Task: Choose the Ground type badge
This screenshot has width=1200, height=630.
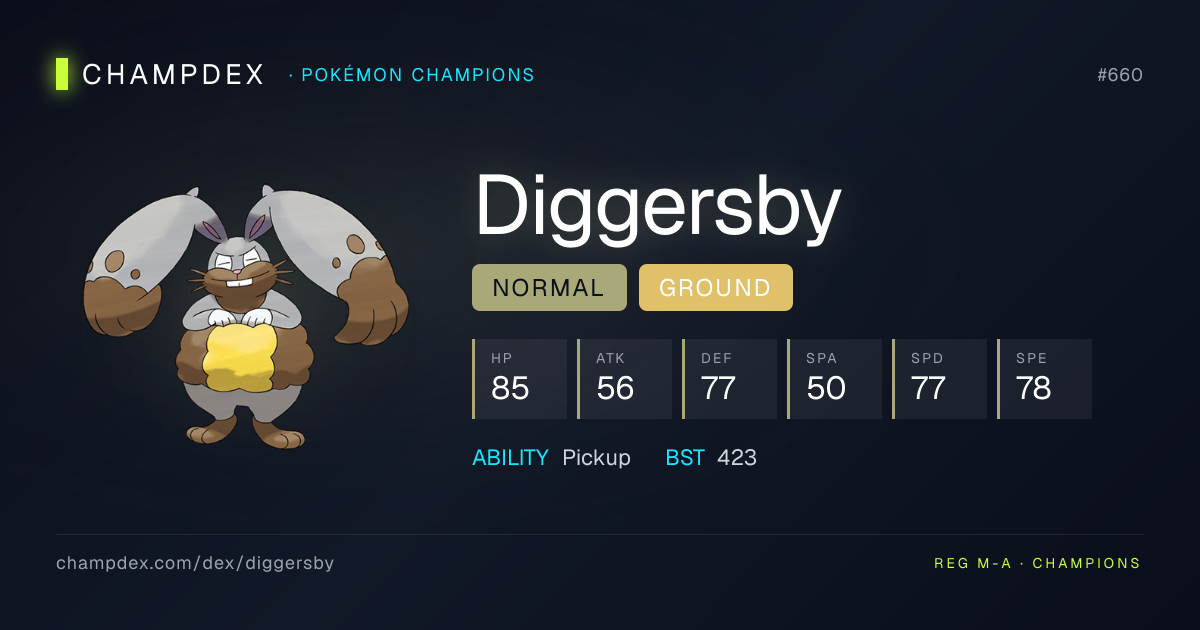Action: [x=715, y=288]
